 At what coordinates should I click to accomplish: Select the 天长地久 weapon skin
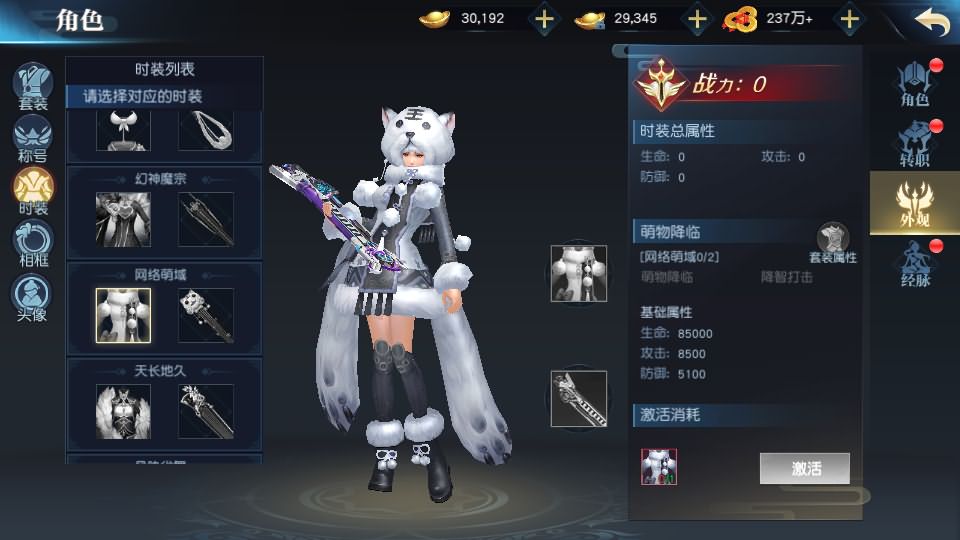tap(206, 411)
